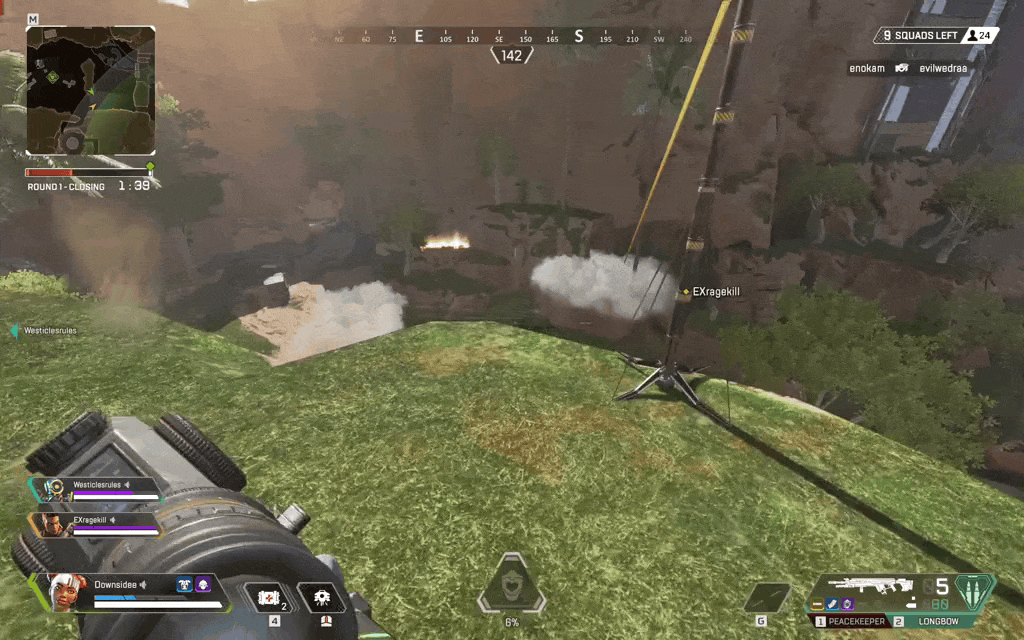Viewport: 1024px width, 640px height.
Task: Click the compass heading bar
Action: (x=500, y=38)
